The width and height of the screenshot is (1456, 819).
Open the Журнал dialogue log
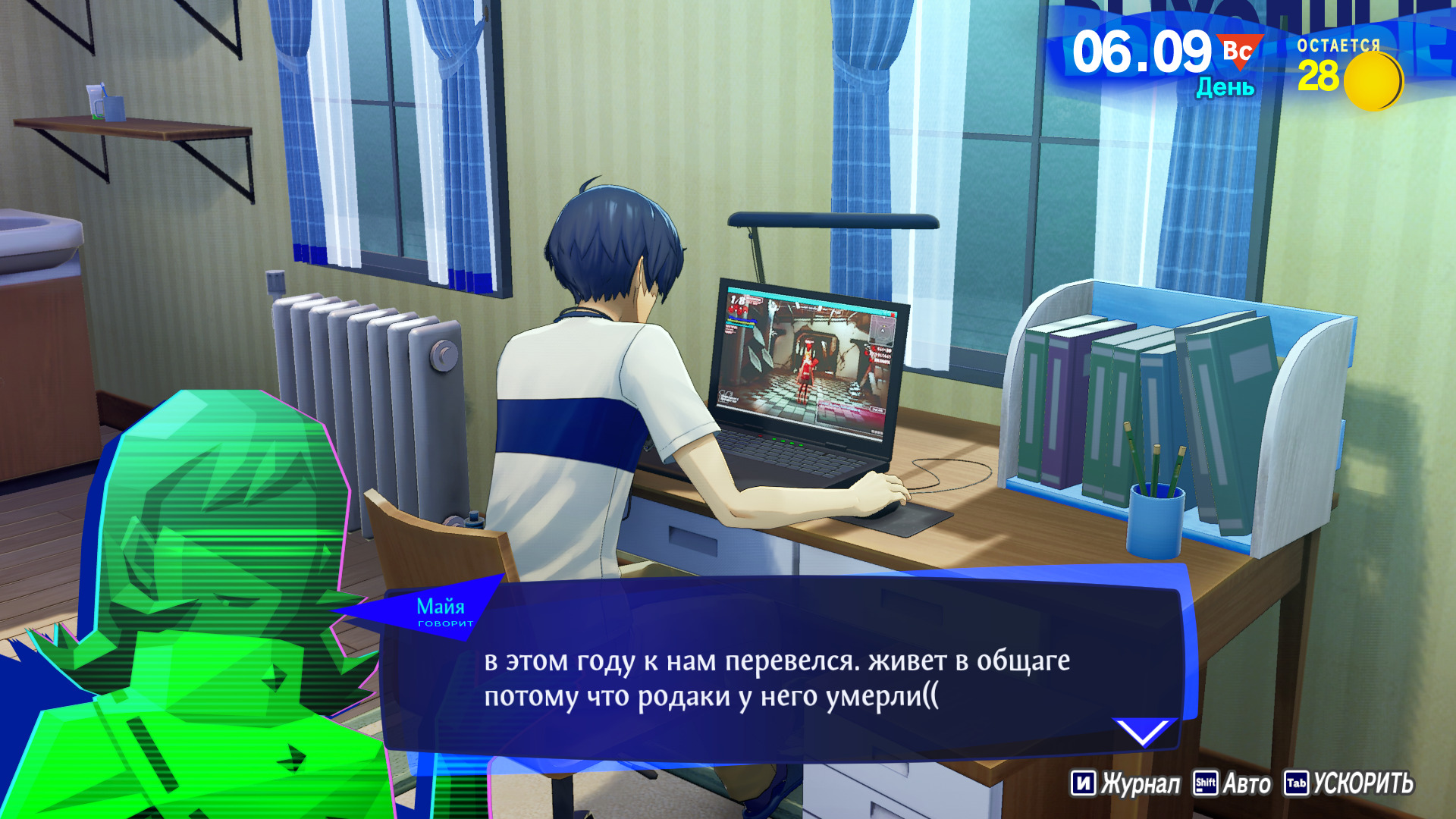[1125, 783]
